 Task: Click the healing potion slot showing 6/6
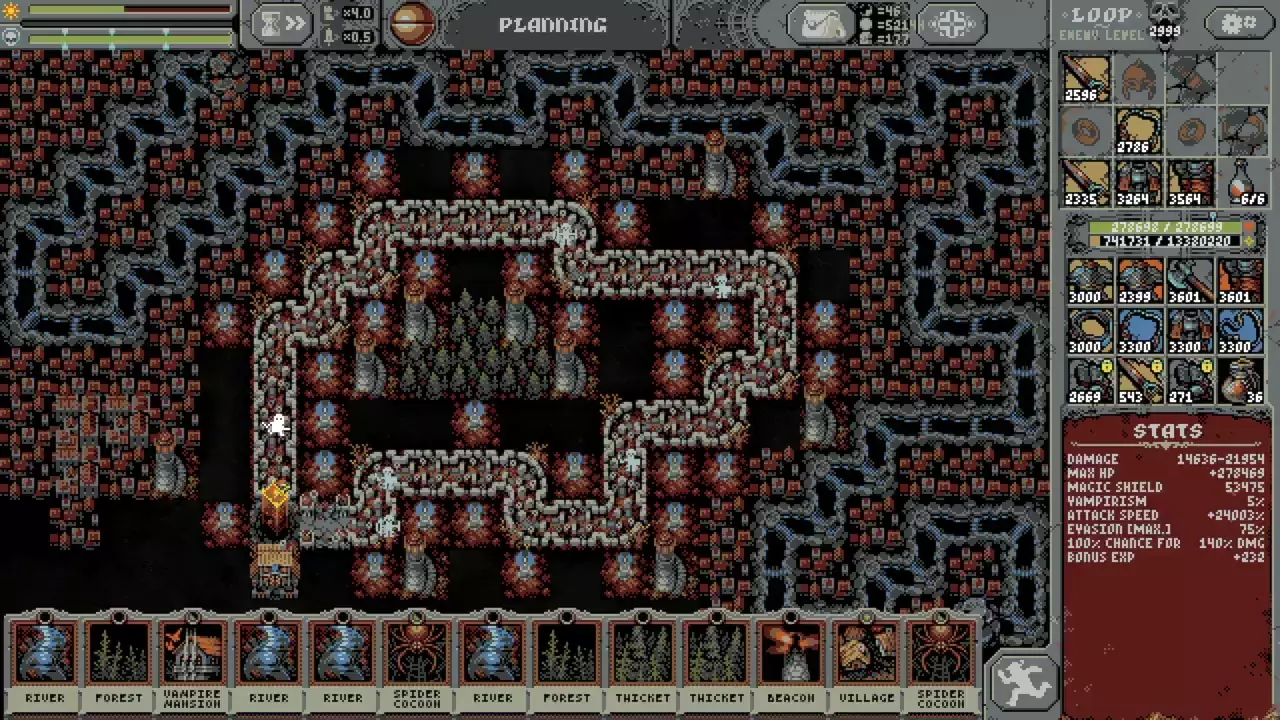[x=1242, y=183]
